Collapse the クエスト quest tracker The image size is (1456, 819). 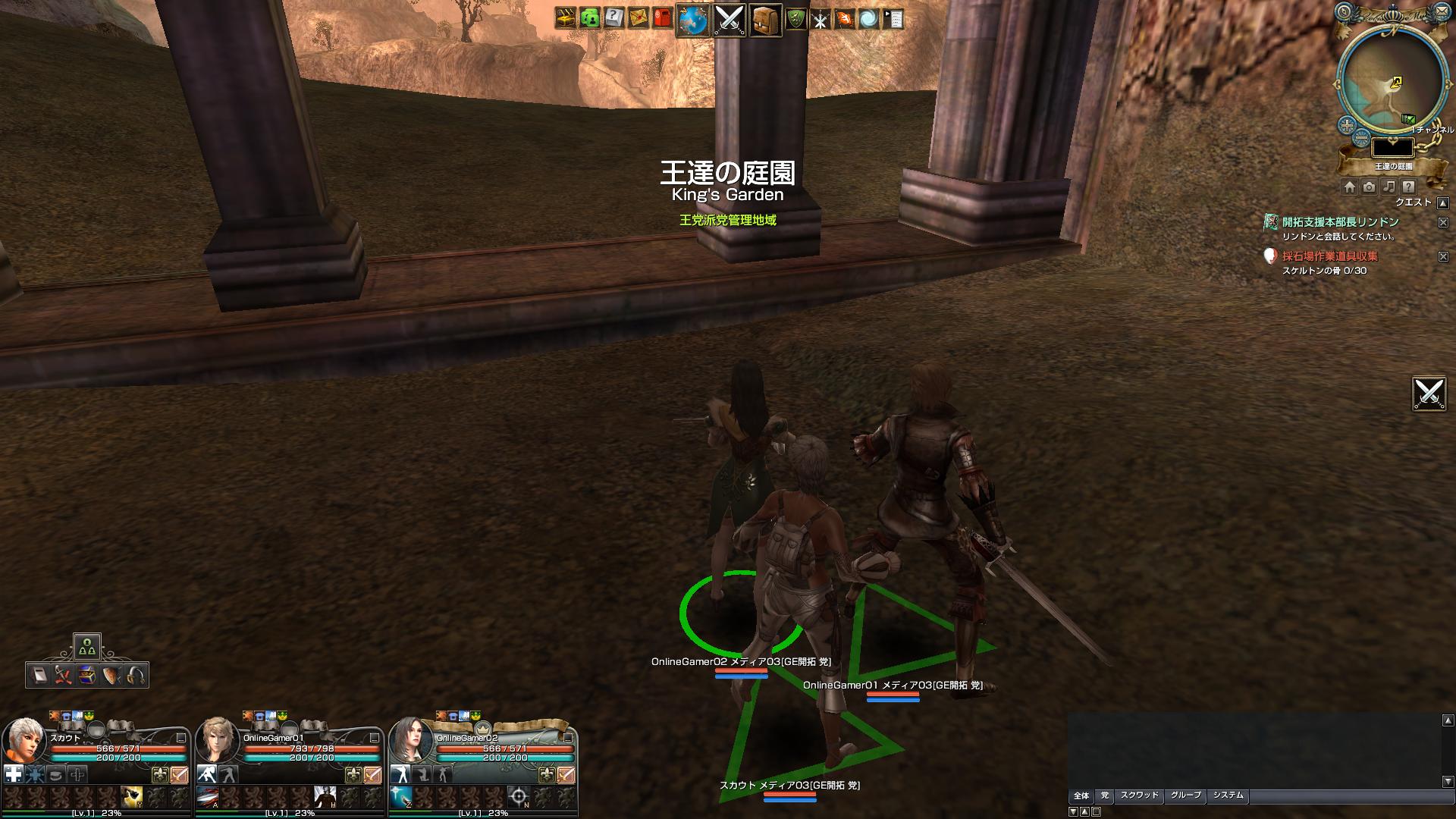coord(1443,203)
